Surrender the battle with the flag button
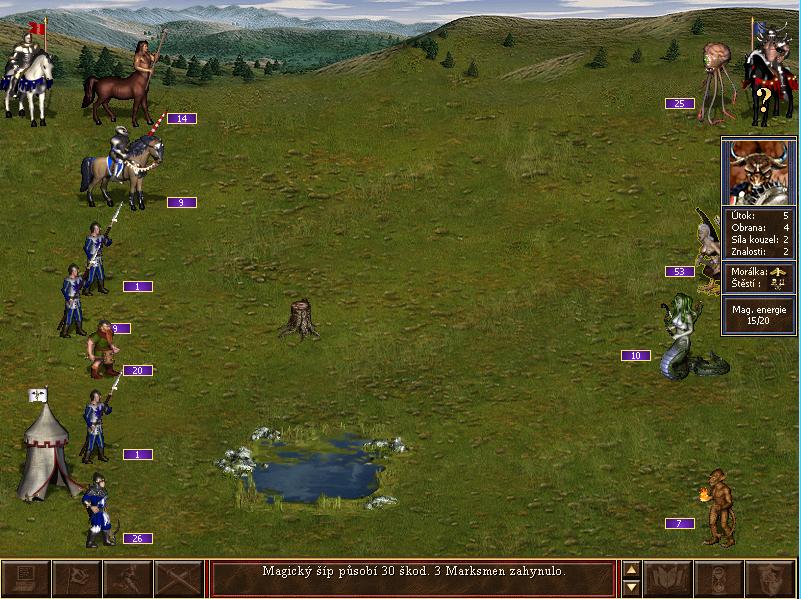Screen dimensions: 801x599 click(76, 579)
